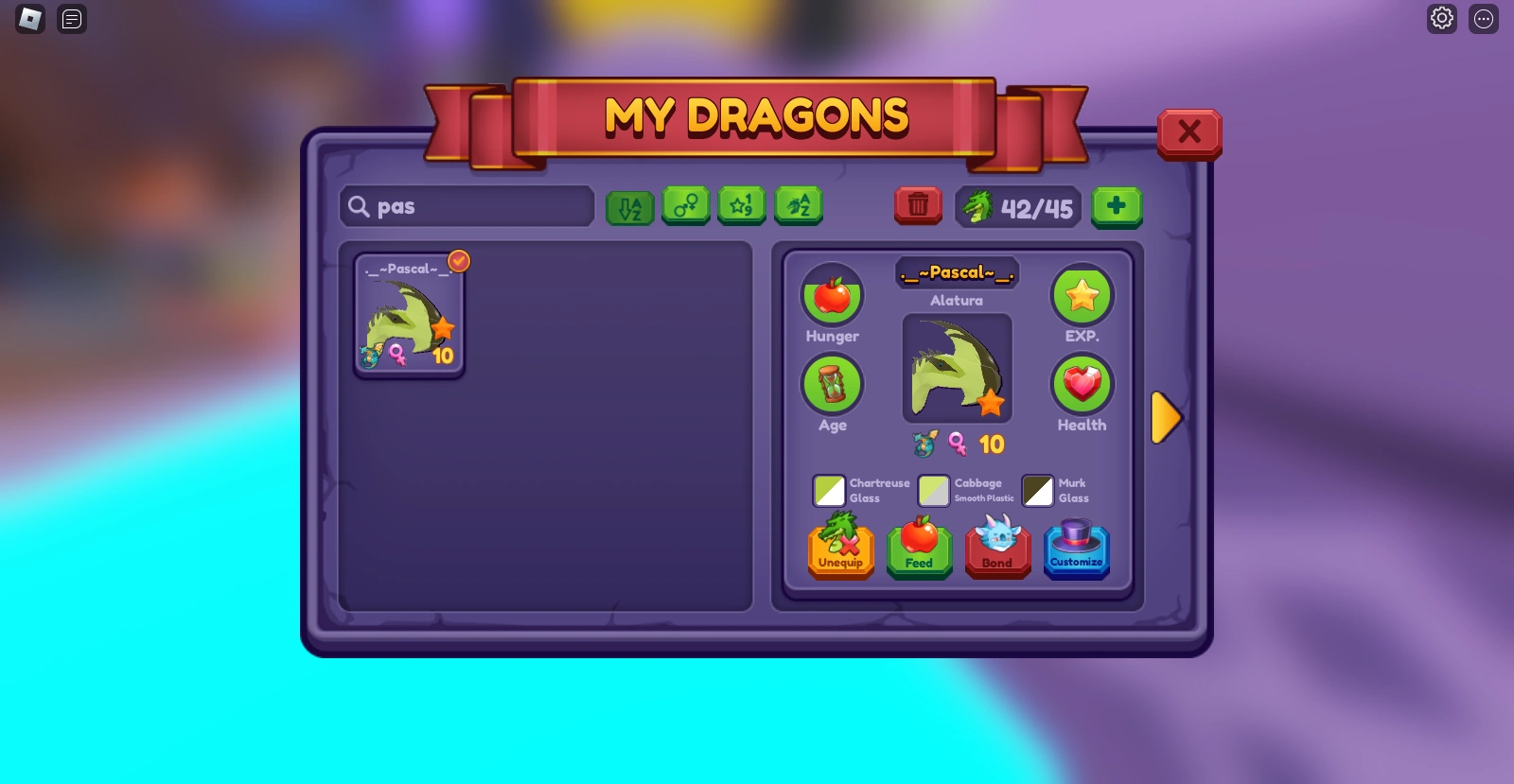
Task: View Pascal's EXP via the star icon
Action: point(1082,295)
